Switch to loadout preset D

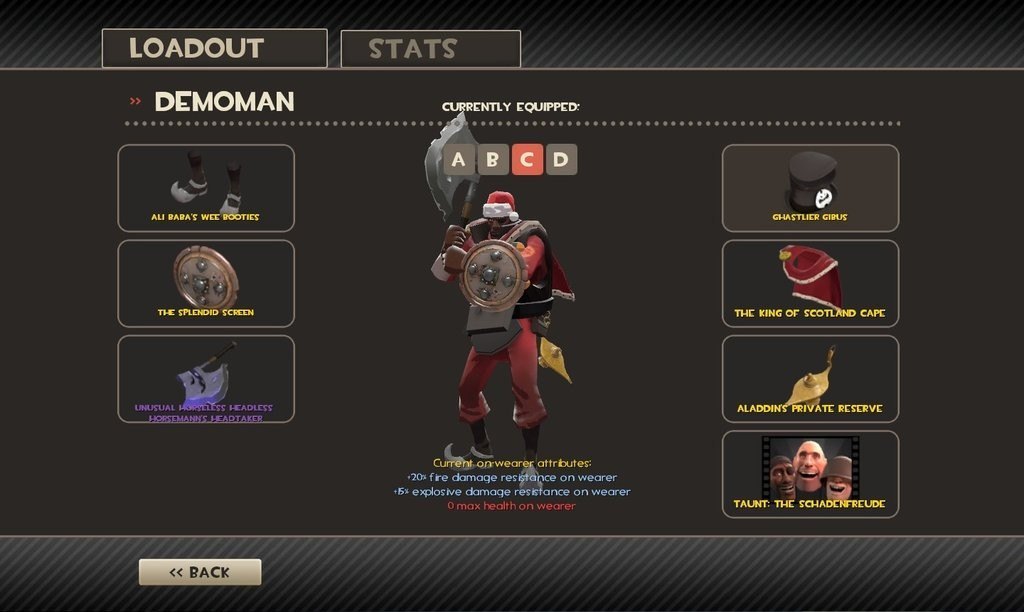561,159
